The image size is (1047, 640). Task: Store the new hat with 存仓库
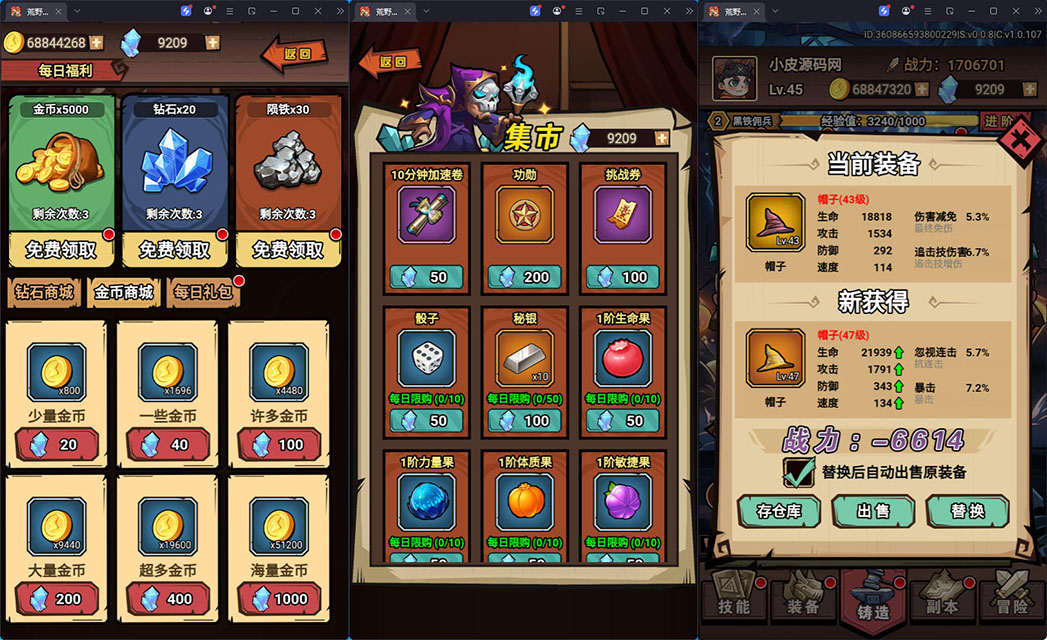click(x=778, y=510)
